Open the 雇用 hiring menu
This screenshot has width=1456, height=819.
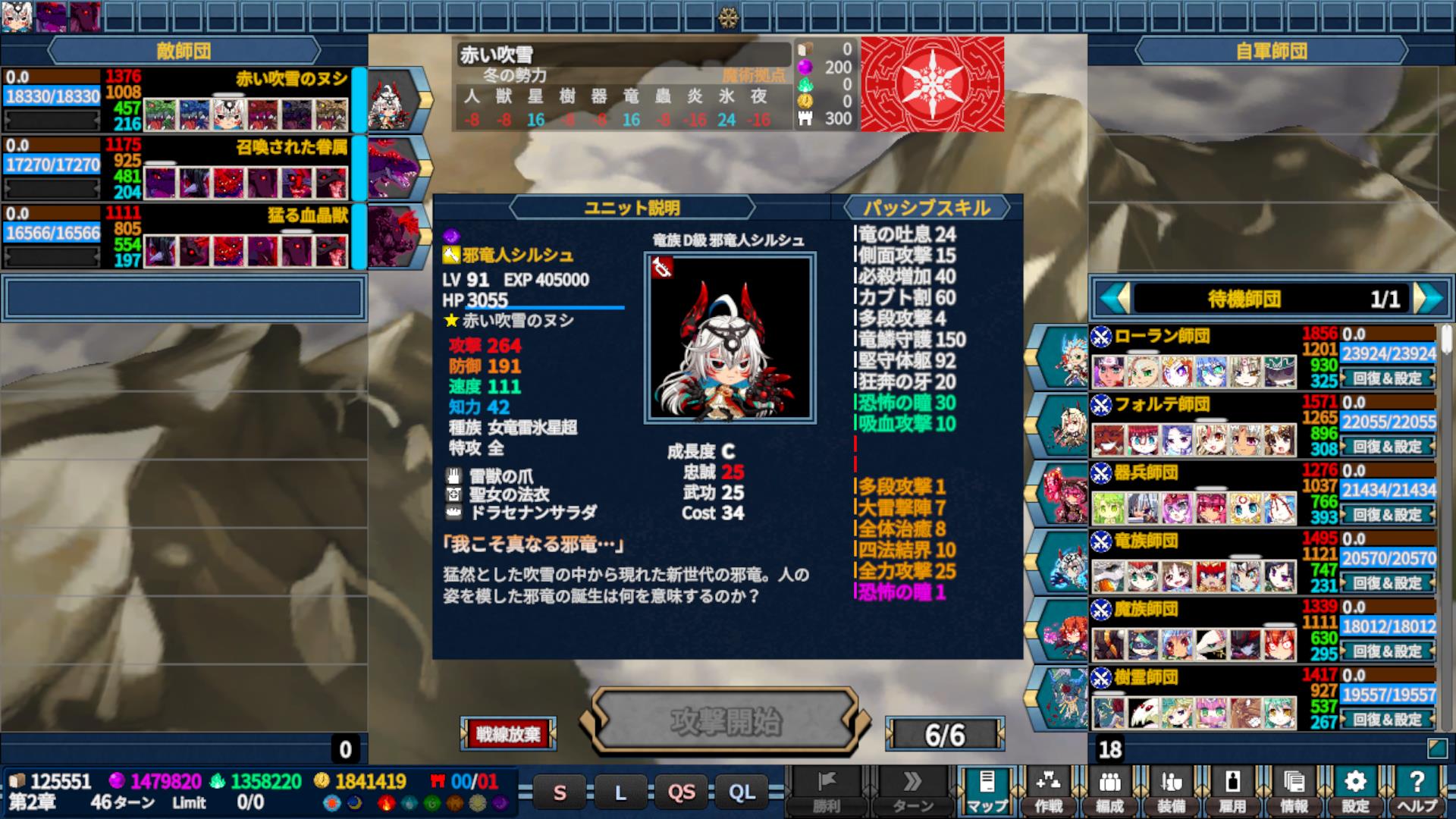point(1232,790)
